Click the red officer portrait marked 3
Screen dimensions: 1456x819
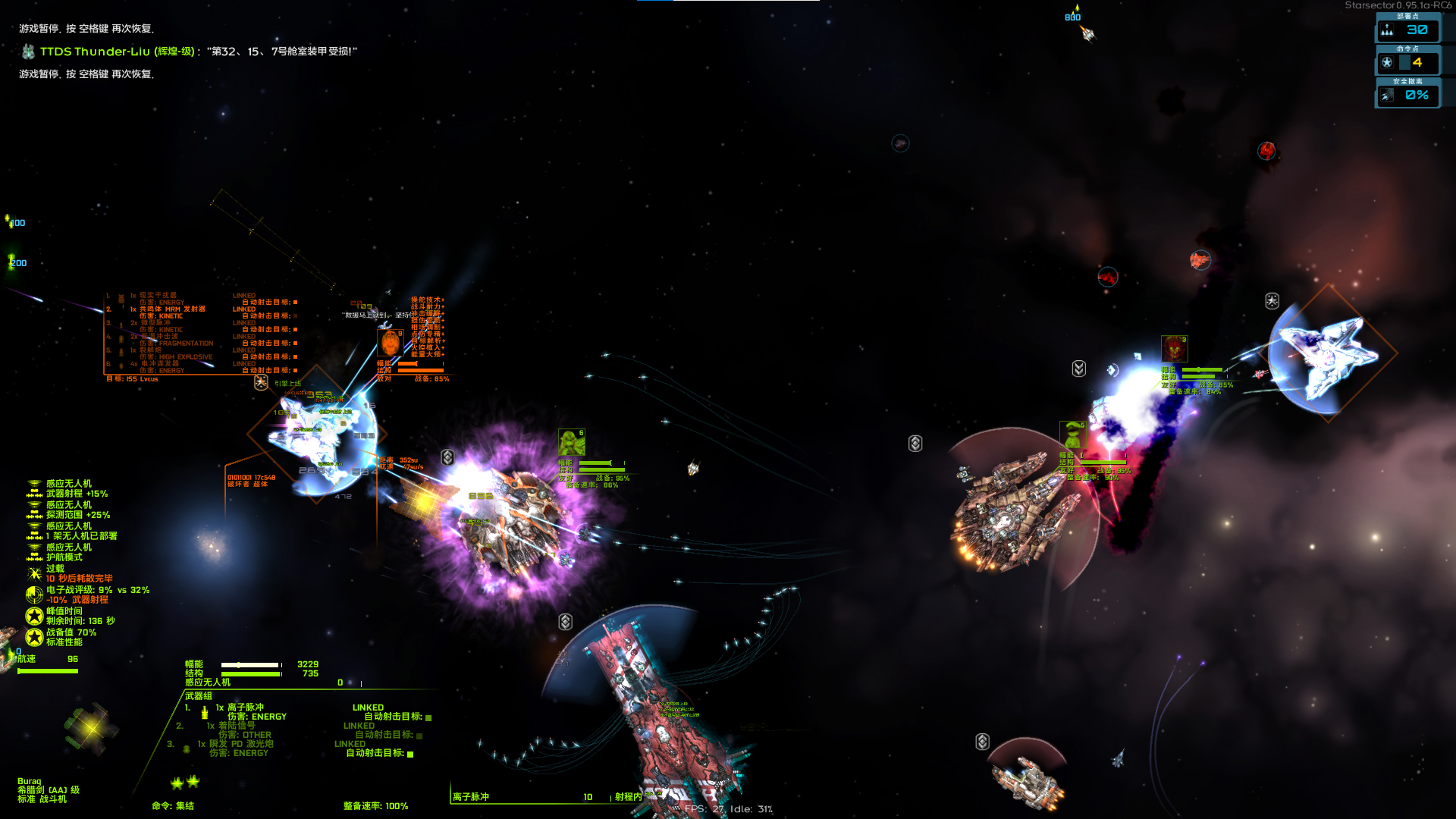tap(1174, 349)
